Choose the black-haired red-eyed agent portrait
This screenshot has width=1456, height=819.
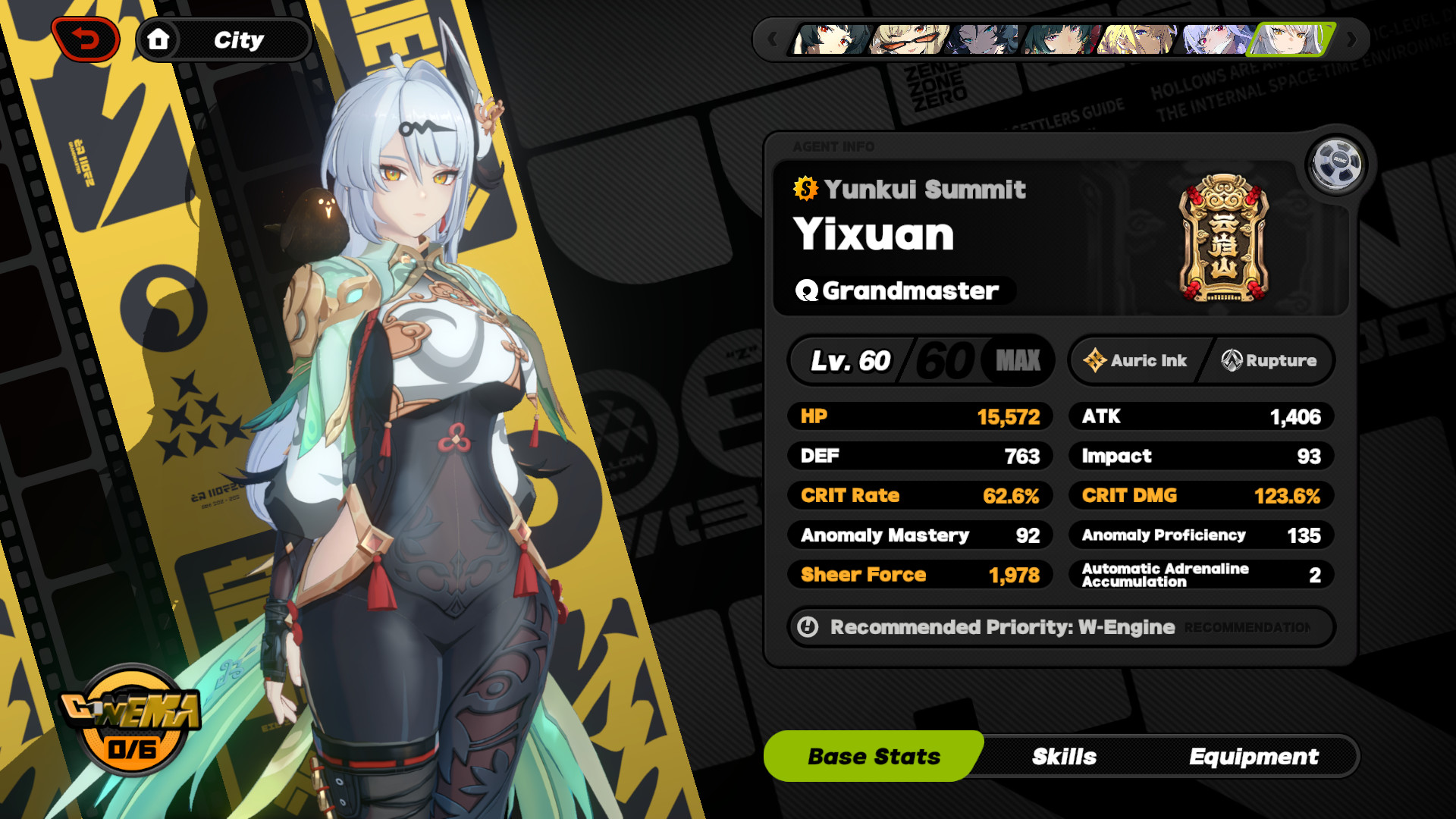[831, 39]
